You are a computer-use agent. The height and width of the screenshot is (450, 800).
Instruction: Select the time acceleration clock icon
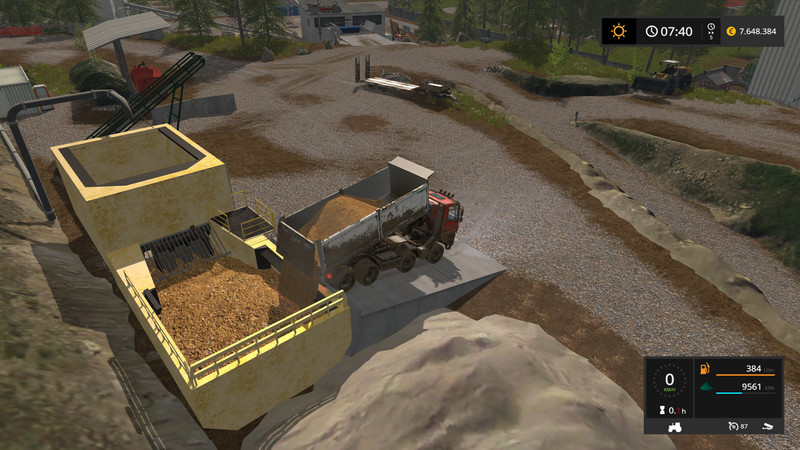[x=652, y=31]
